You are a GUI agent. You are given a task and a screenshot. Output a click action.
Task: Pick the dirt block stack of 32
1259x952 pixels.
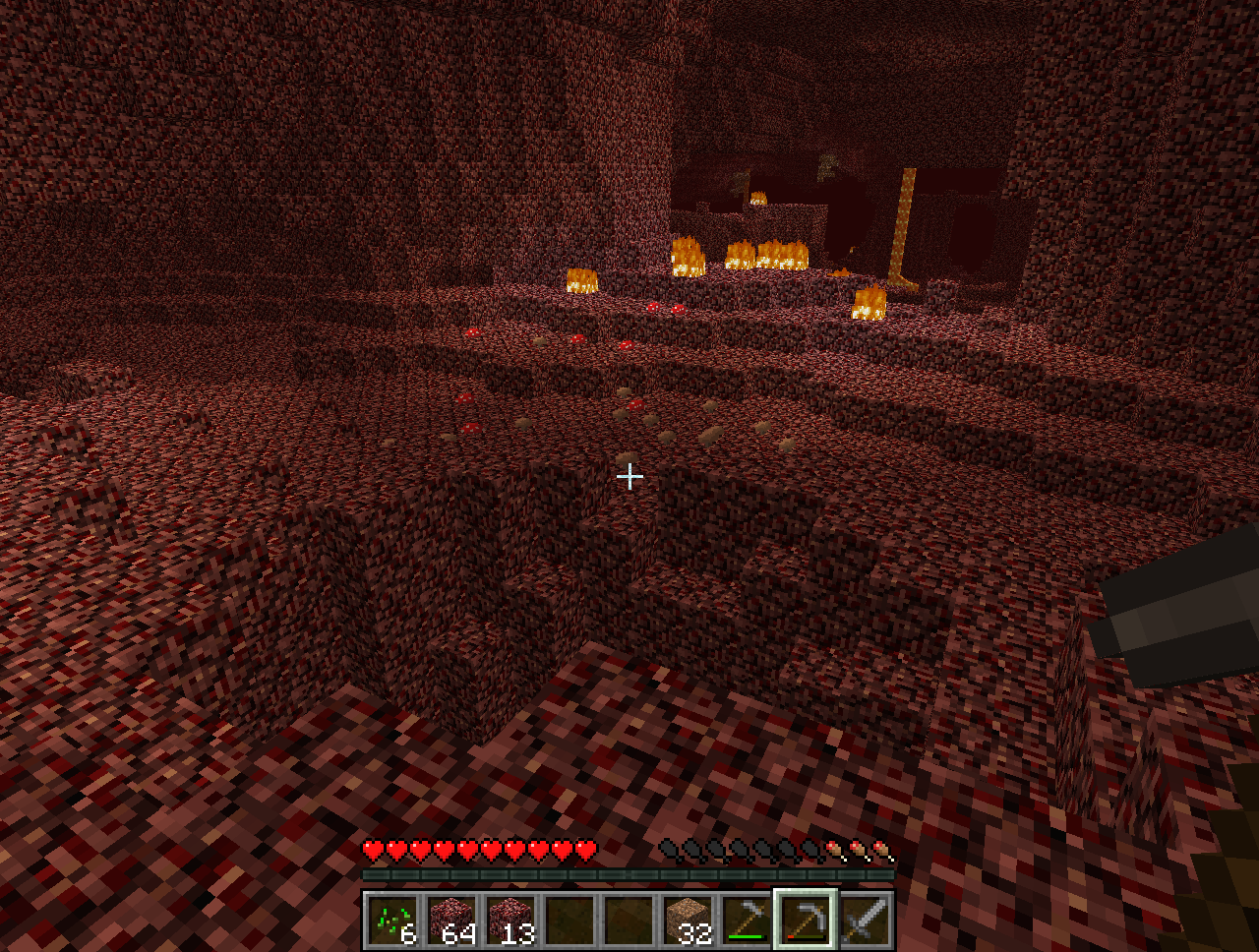click(689, 921)
